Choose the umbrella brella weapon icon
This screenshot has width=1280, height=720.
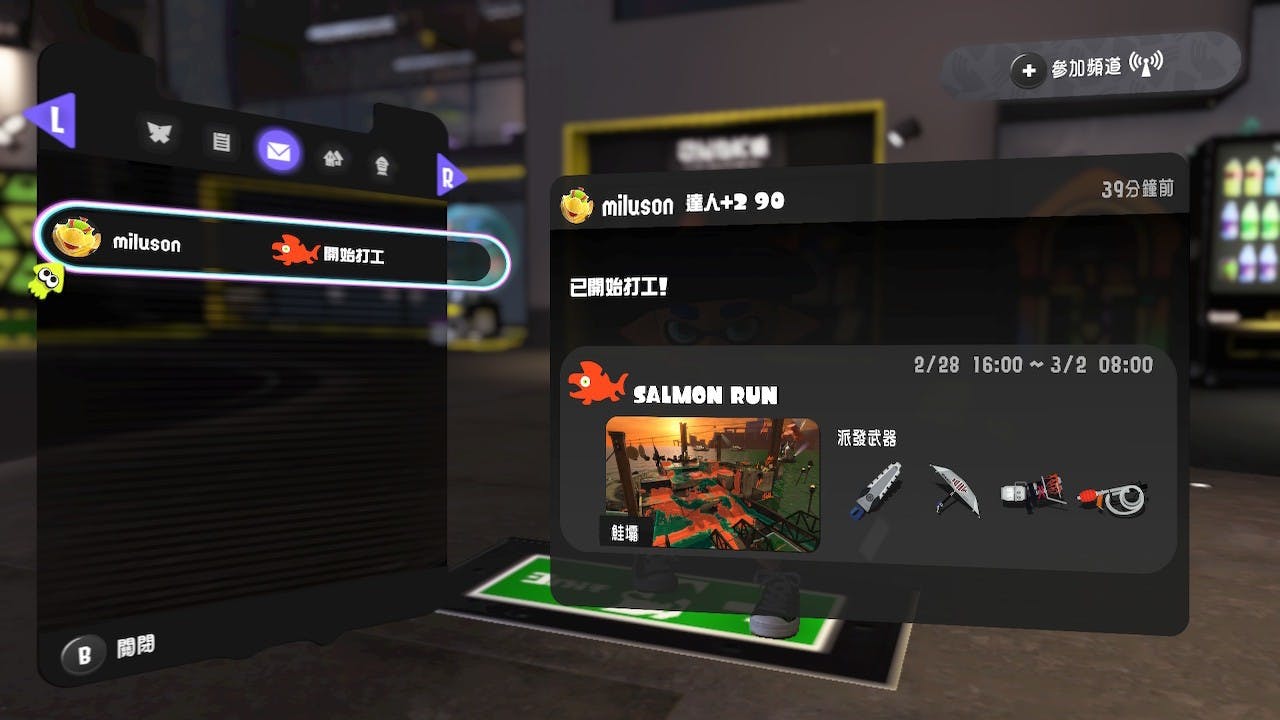[953, 490]
